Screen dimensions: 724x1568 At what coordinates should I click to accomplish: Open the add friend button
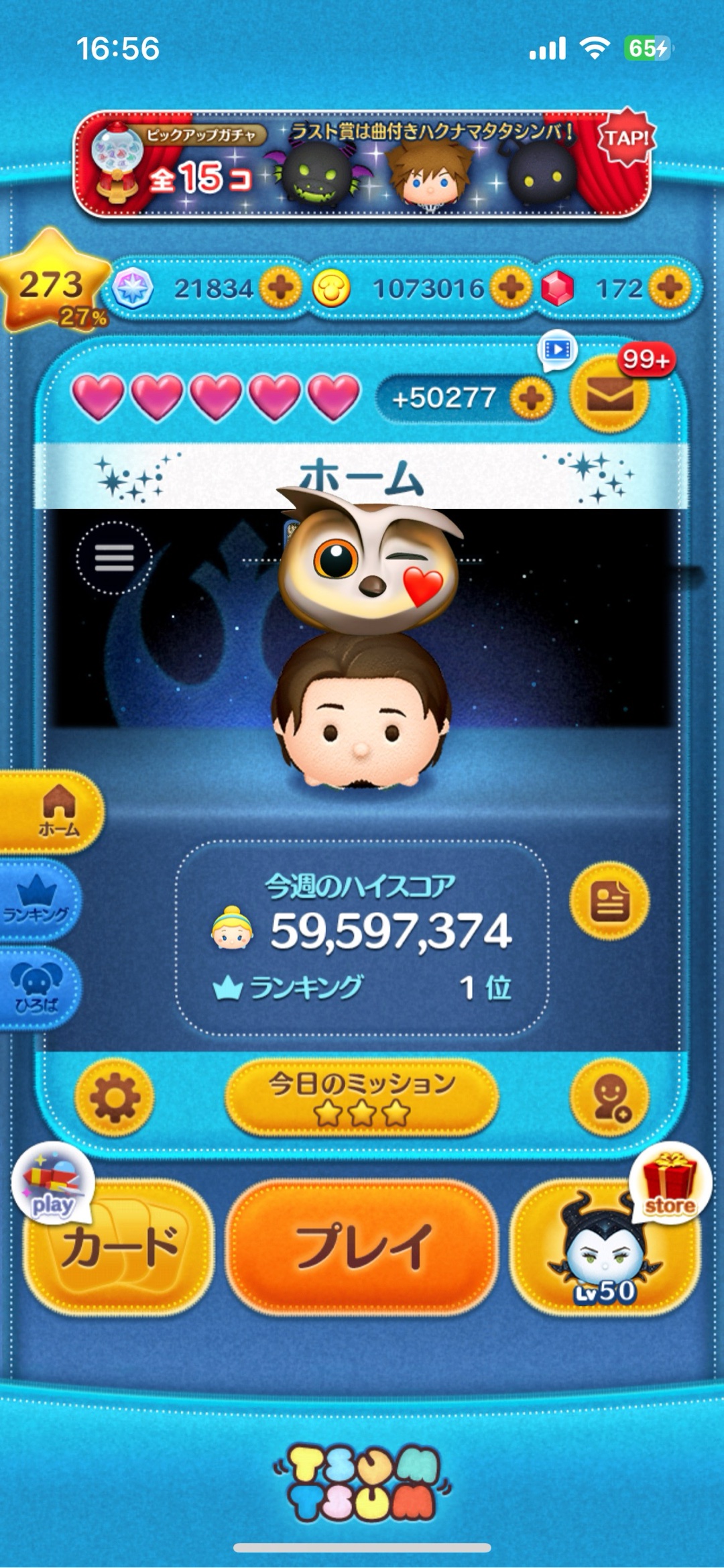609,1098
